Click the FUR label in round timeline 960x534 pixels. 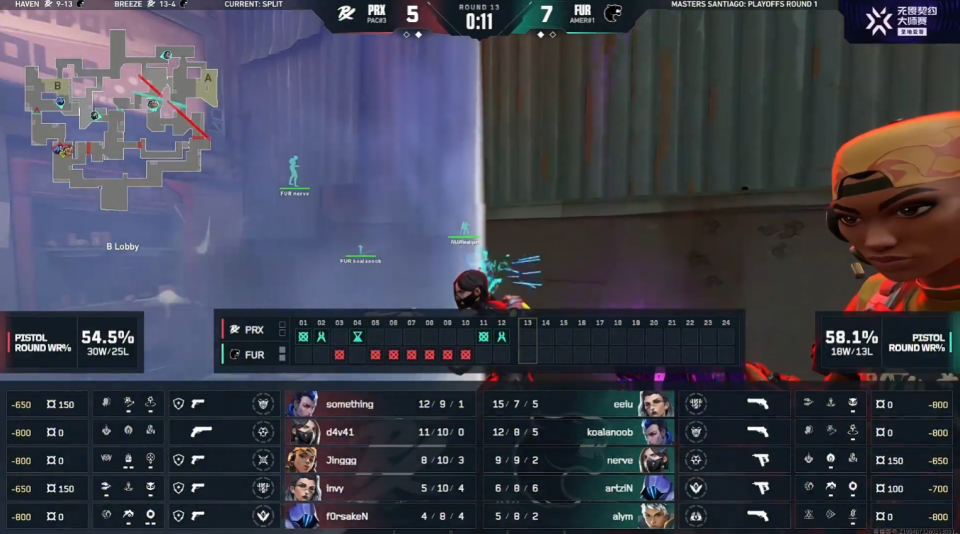pos(254,354)
